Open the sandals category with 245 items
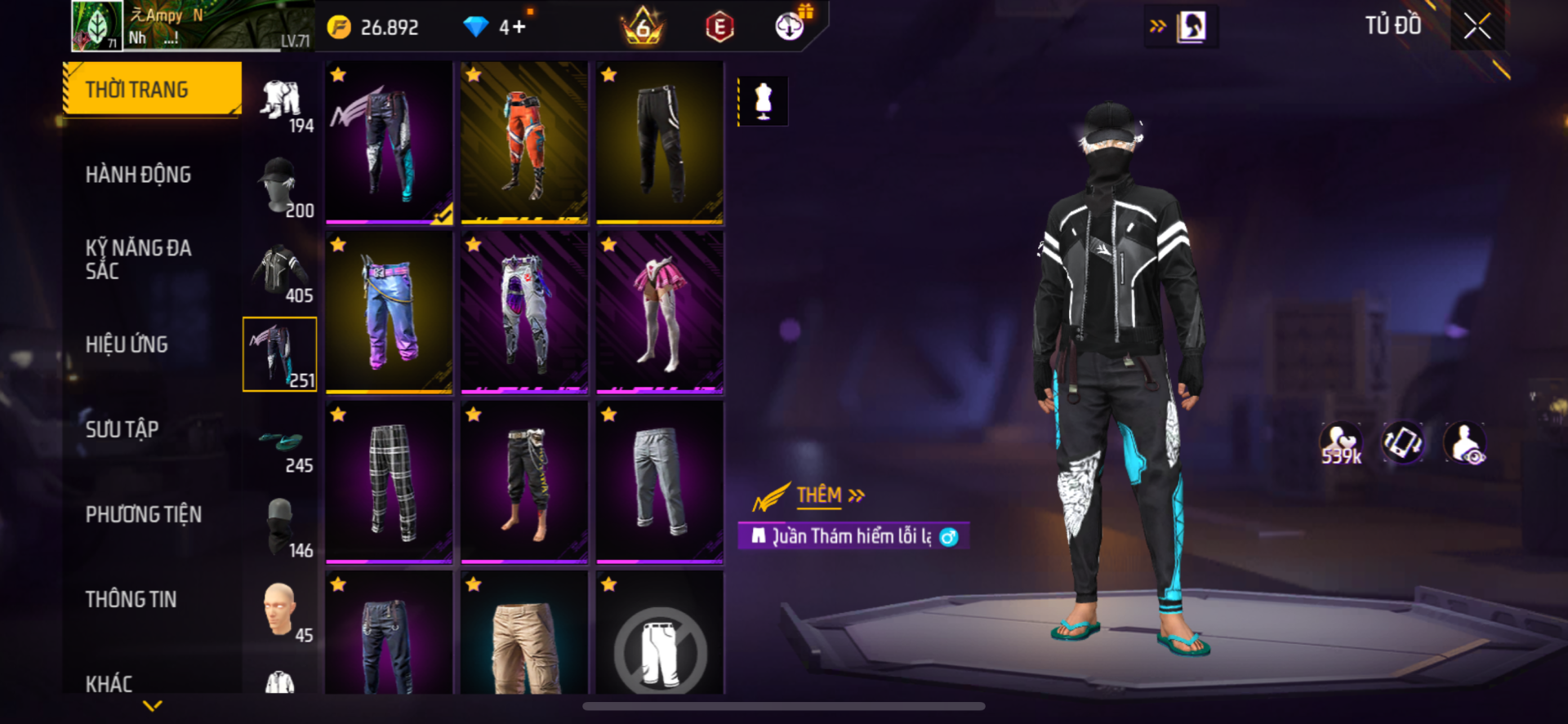The height and width of the screenshot is (724, 1568). click(x=280, y=446)
